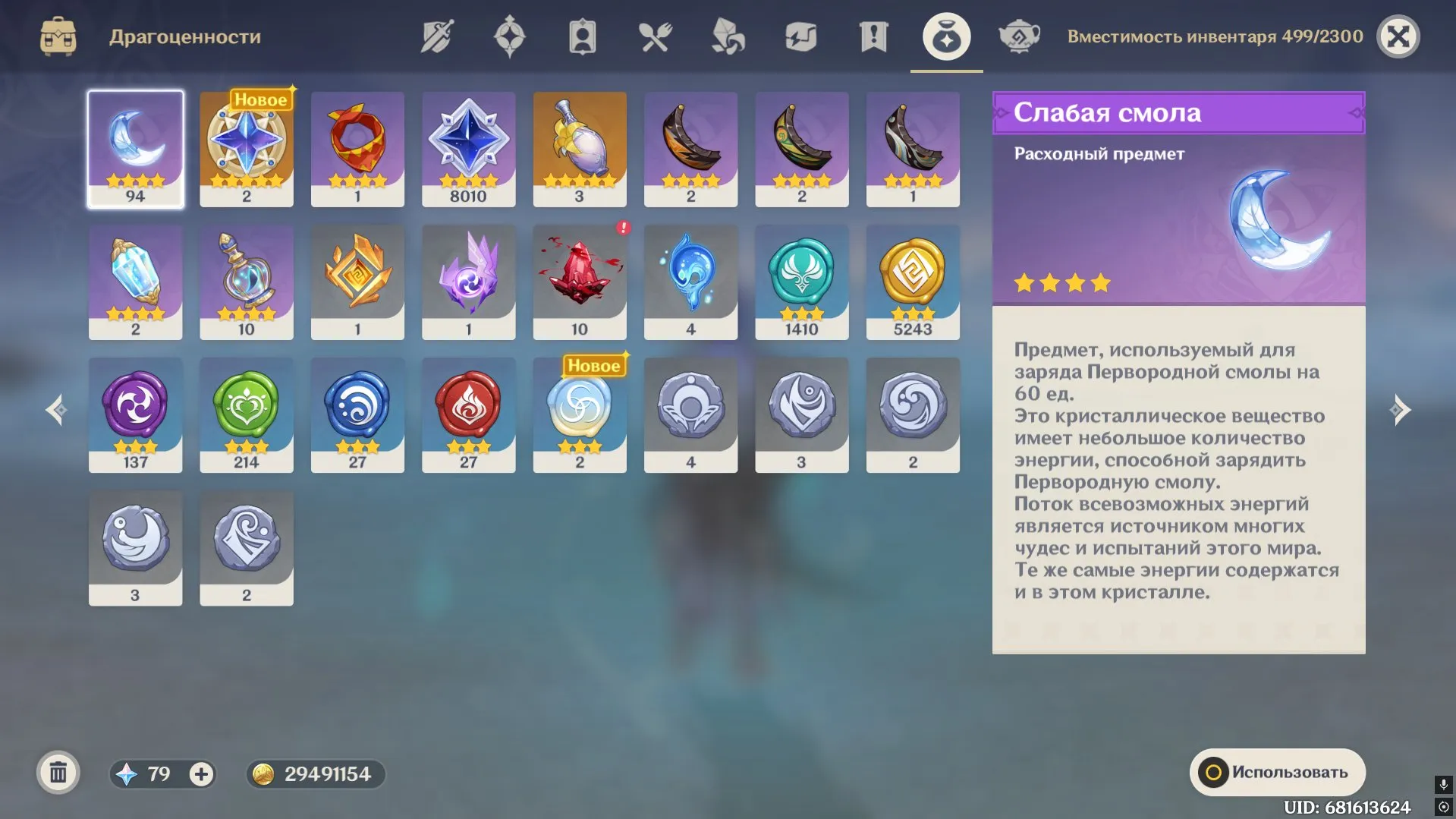Open the Character Development Items tab icon
The height and width of the screenshot is (819, 1456).
(x=580, y=35)
